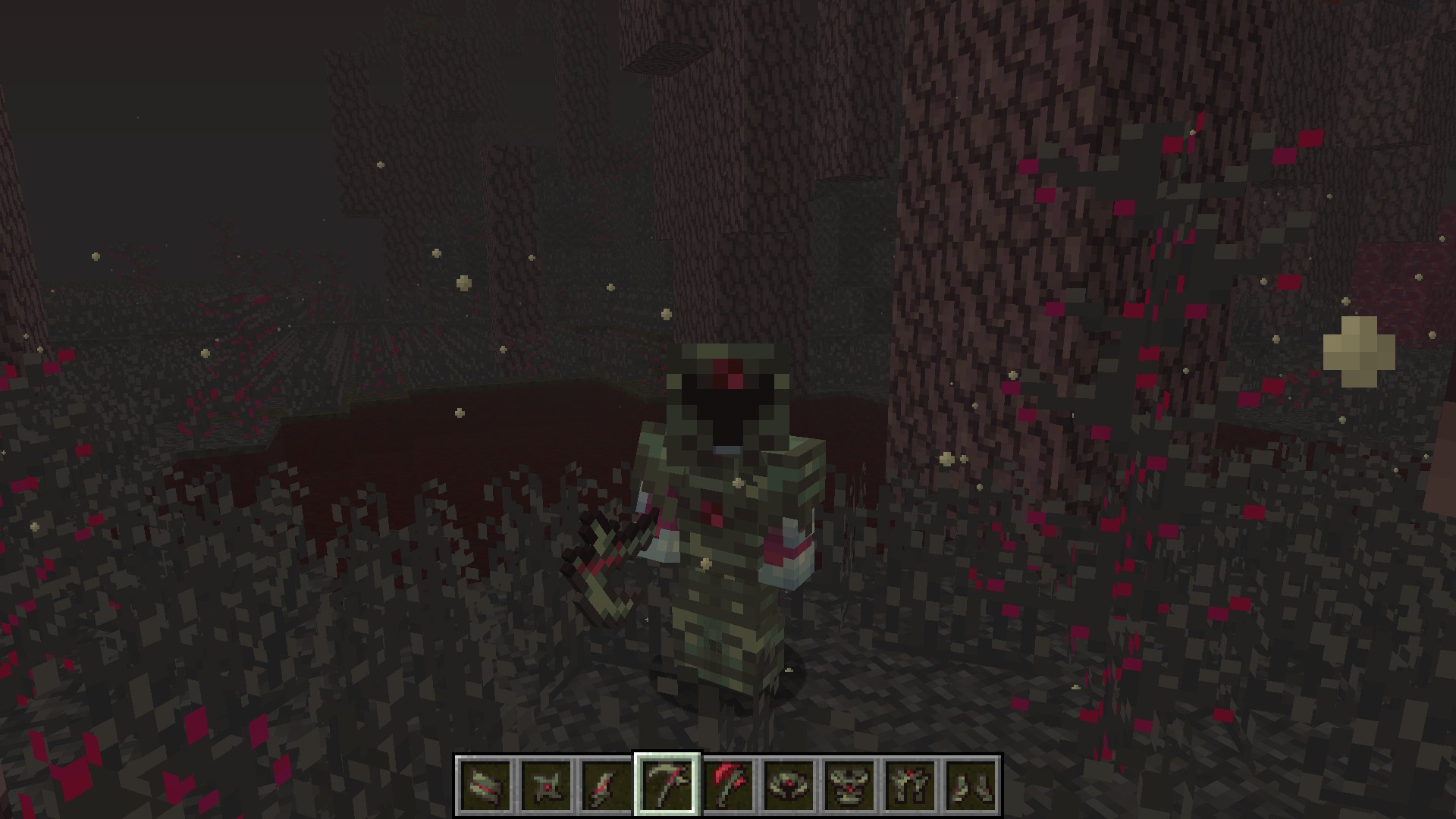Image resolution: width=1456 pixels, height=819 pixels.
Task: Choose the chestplate hotbar slot
Action: (849, 784)
